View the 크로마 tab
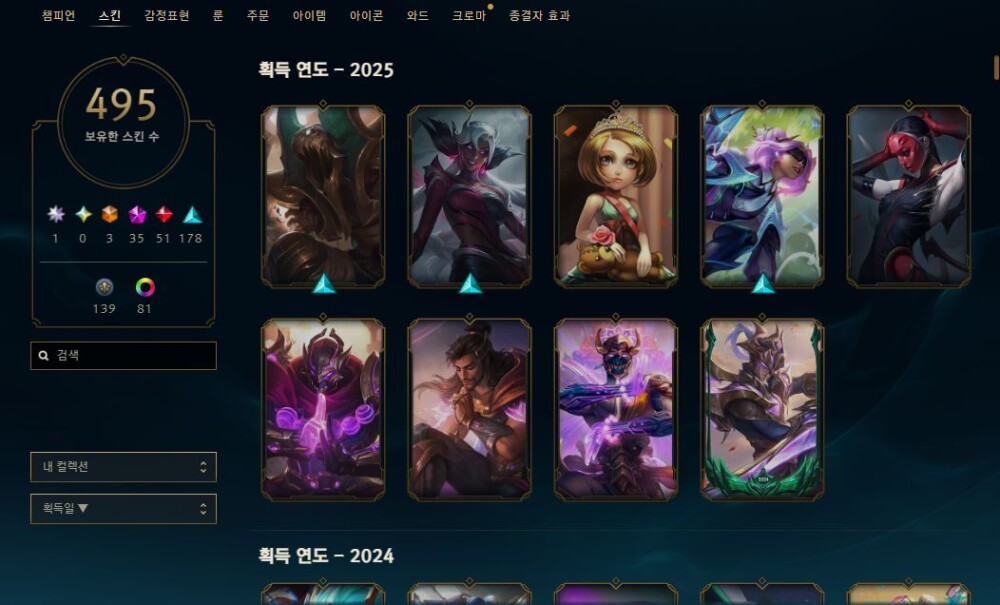Viewport: 1000px width, 605px height. 468,16
